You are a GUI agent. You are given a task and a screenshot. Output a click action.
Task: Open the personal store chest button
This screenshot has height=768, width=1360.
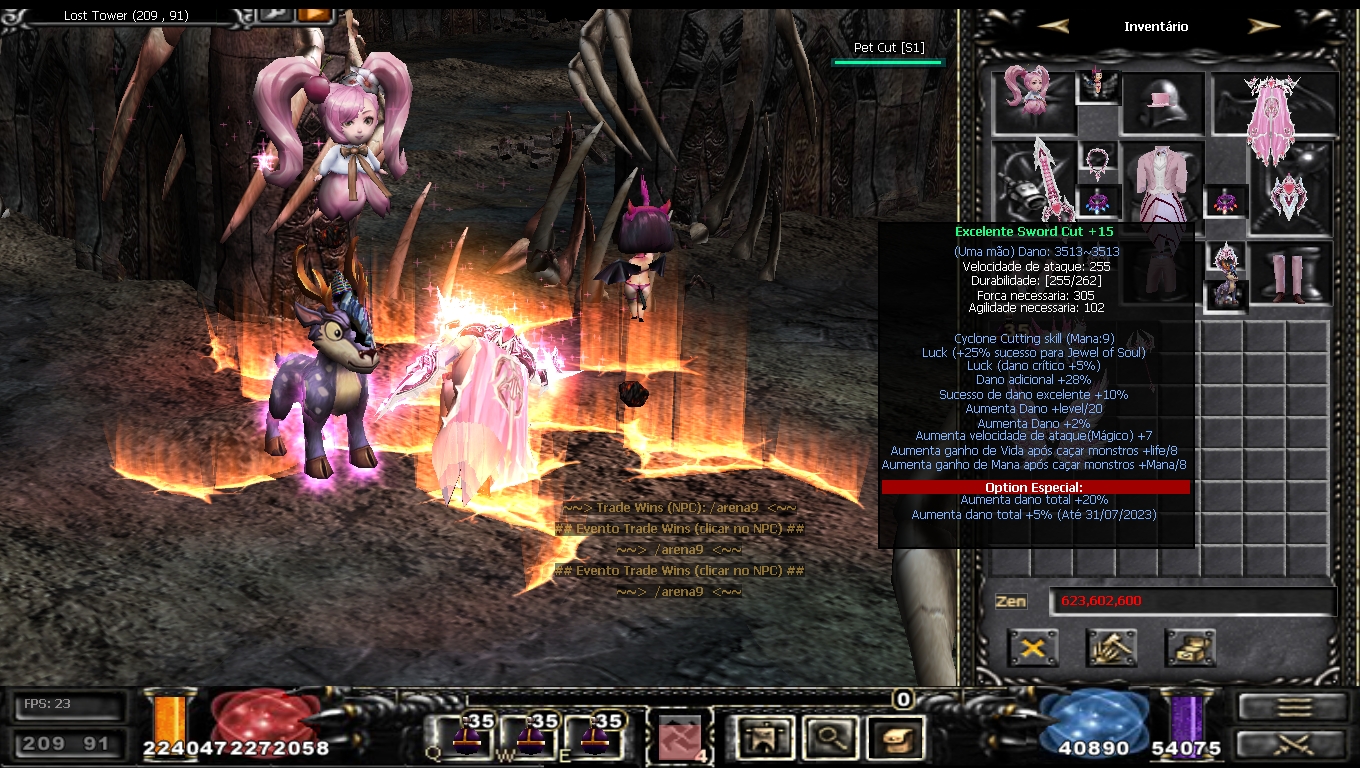click(1190, 648)
